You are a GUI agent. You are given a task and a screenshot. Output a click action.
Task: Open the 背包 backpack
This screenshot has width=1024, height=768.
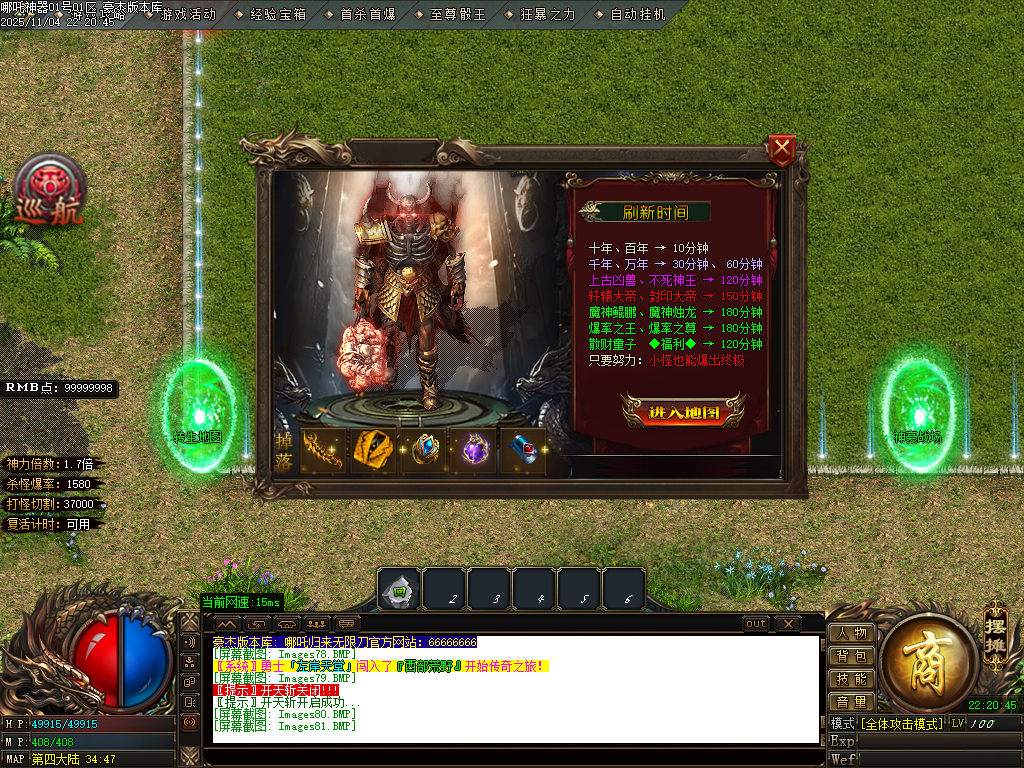click(851, 656)
